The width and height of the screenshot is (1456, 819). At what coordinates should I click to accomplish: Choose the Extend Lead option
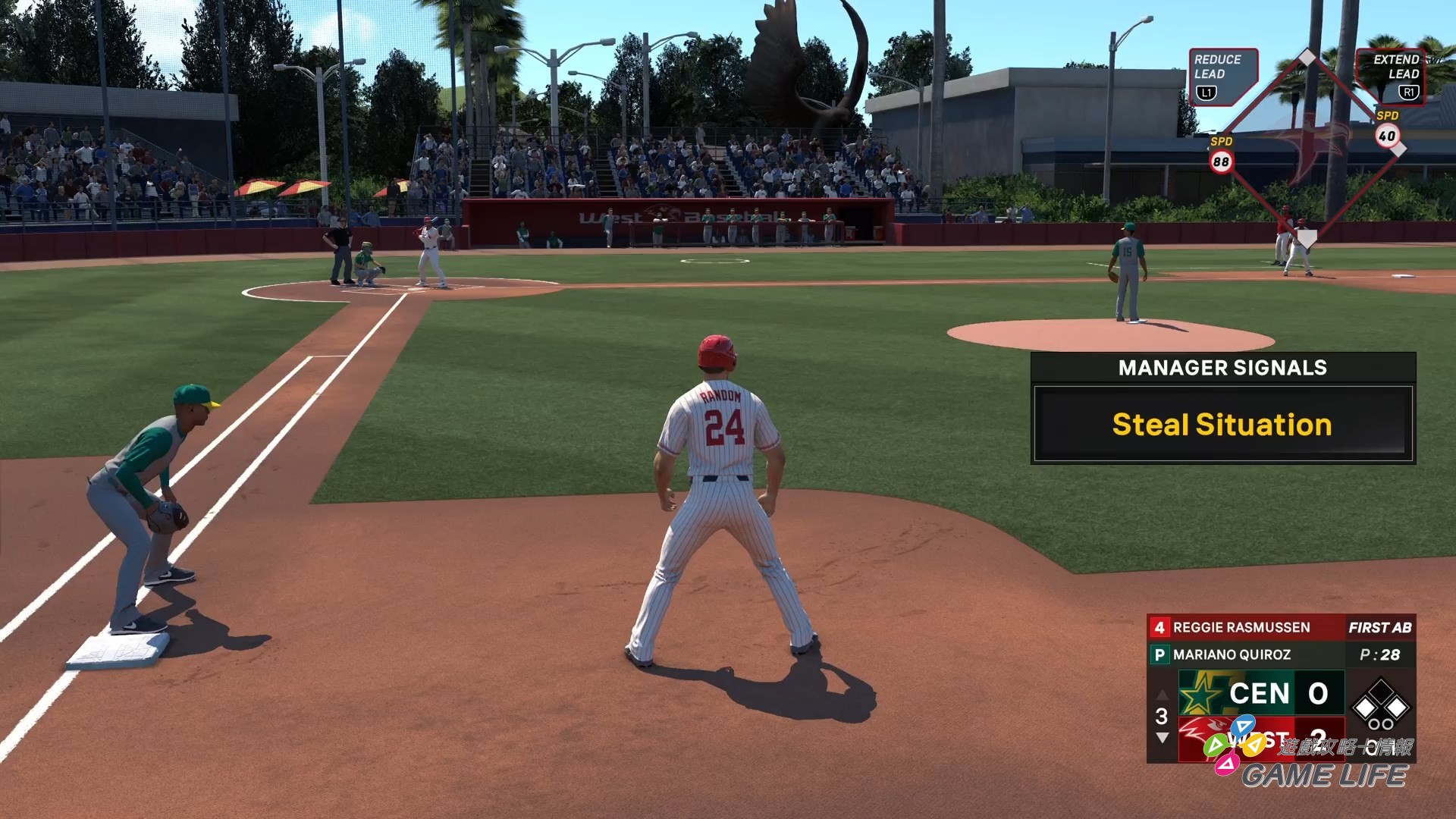coord(1391,76)
